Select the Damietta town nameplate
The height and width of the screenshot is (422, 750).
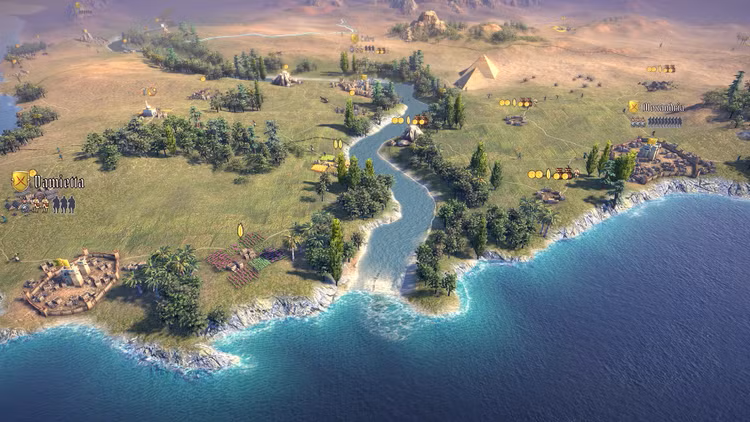[x=59, y=182]
